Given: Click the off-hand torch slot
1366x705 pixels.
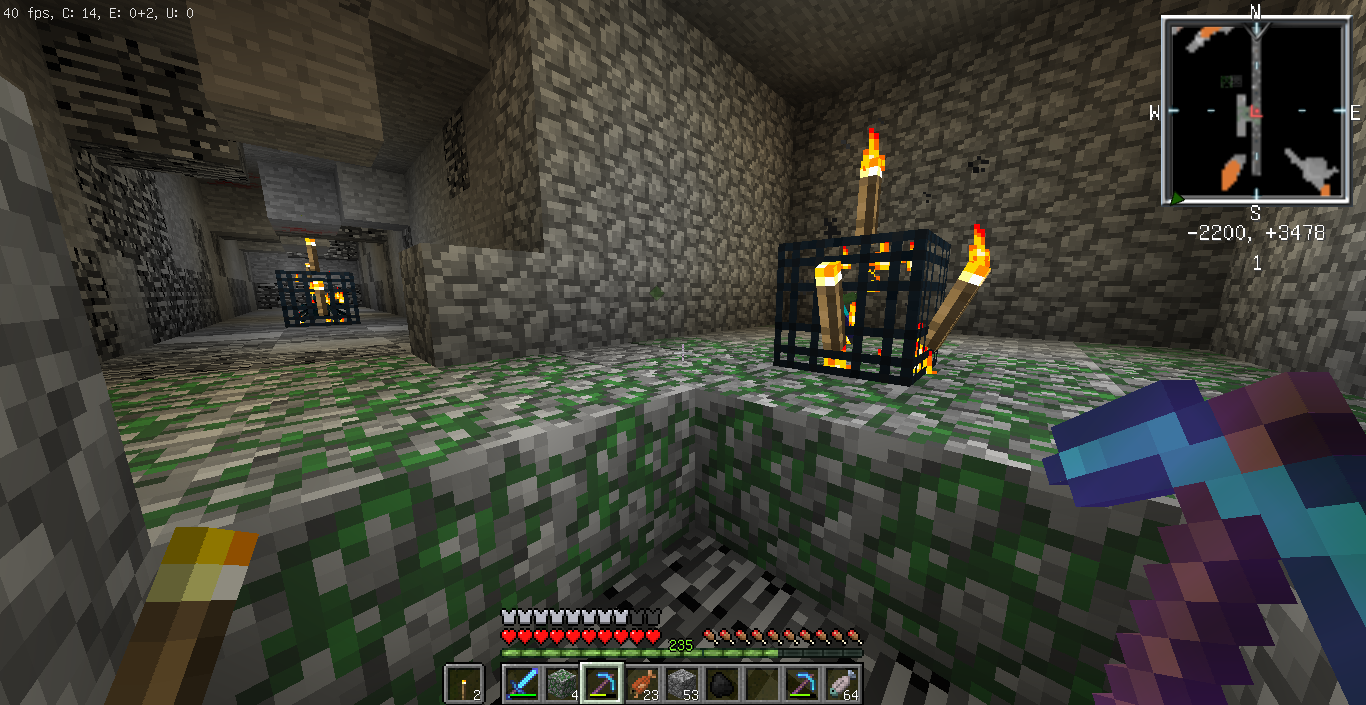Looking at the screenshot, I should click(465, 684).
